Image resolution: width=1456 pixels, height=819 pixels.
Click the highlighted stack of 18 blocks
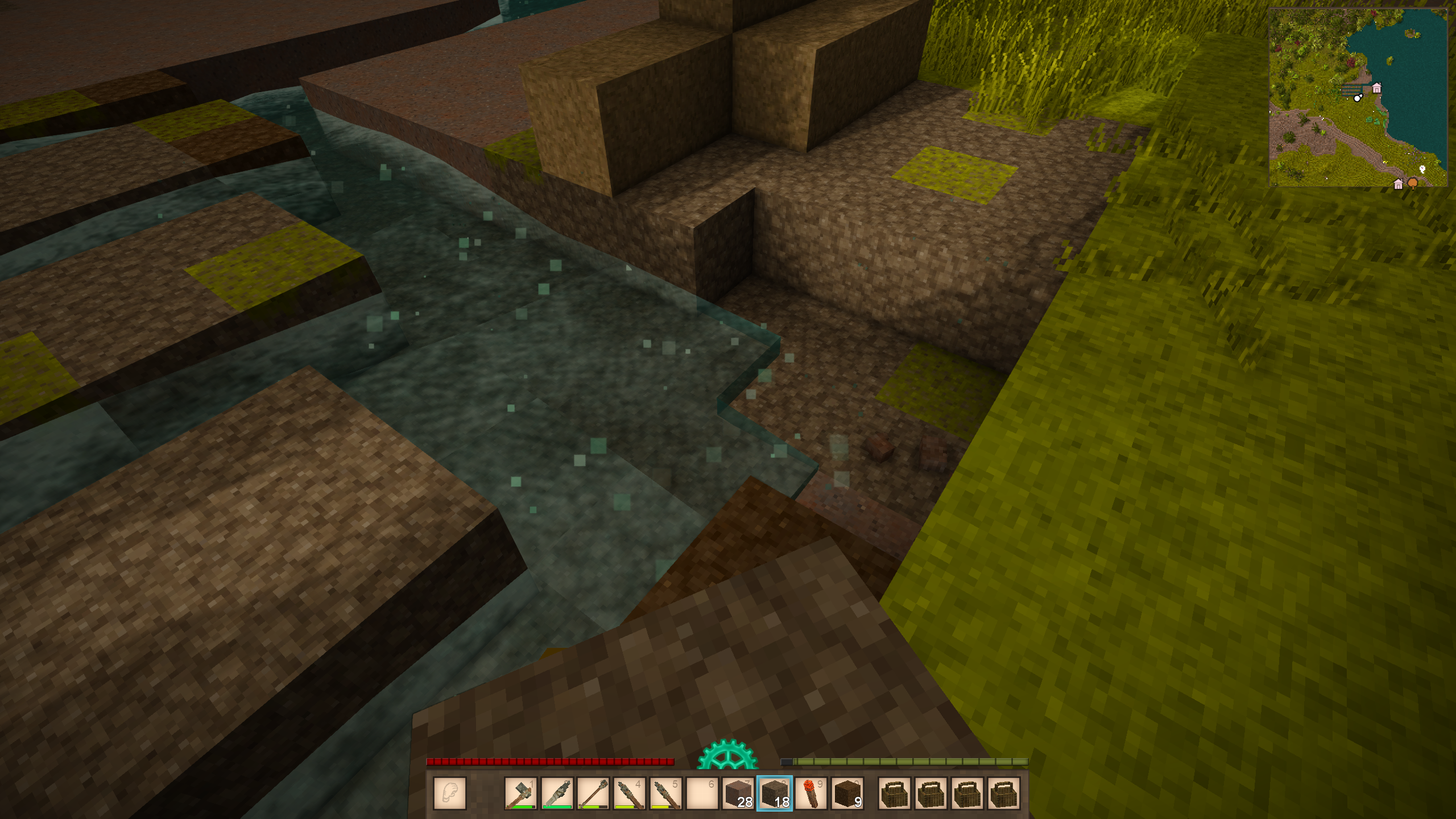775,793
